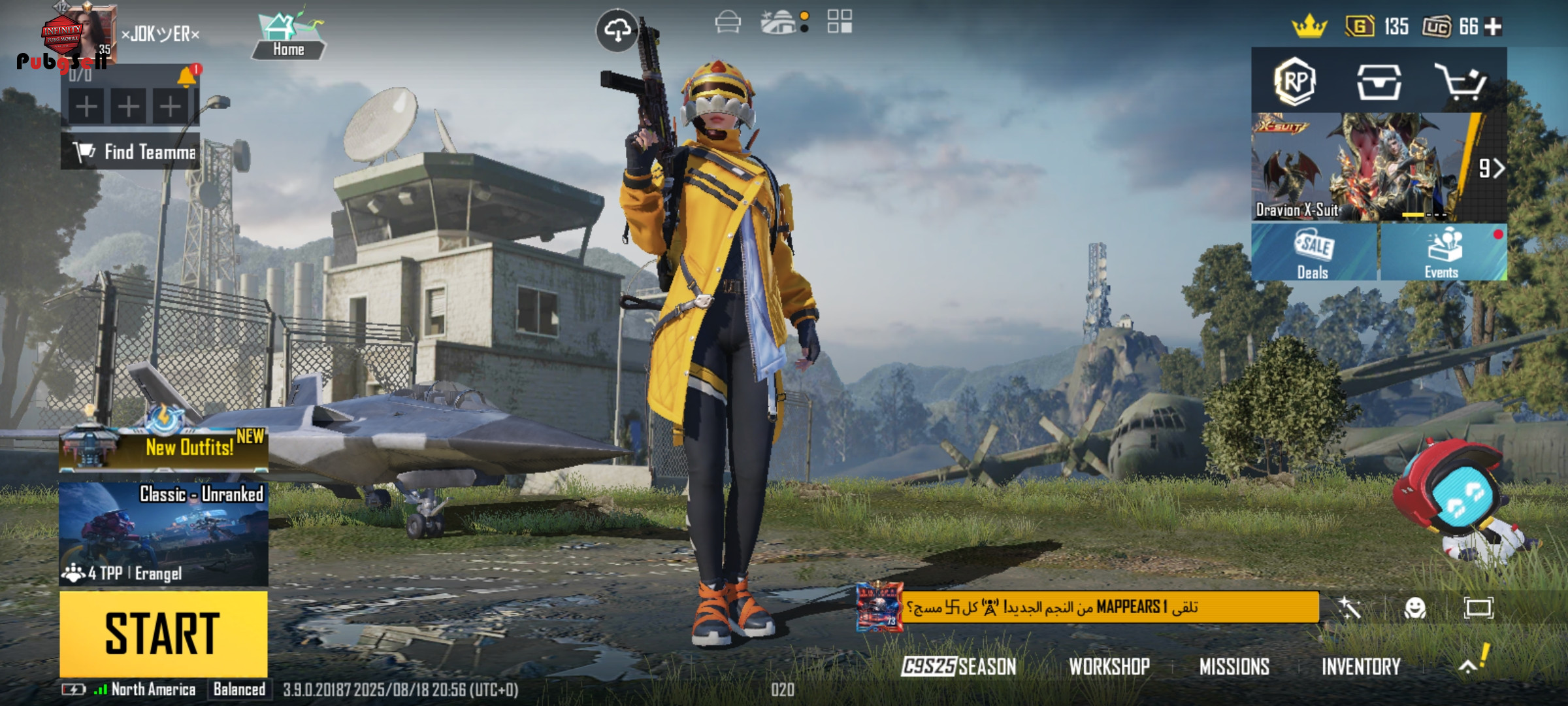Open the New Outfits banner
The width and height of the screenshot is (1568, 706).
click(163, 448)
